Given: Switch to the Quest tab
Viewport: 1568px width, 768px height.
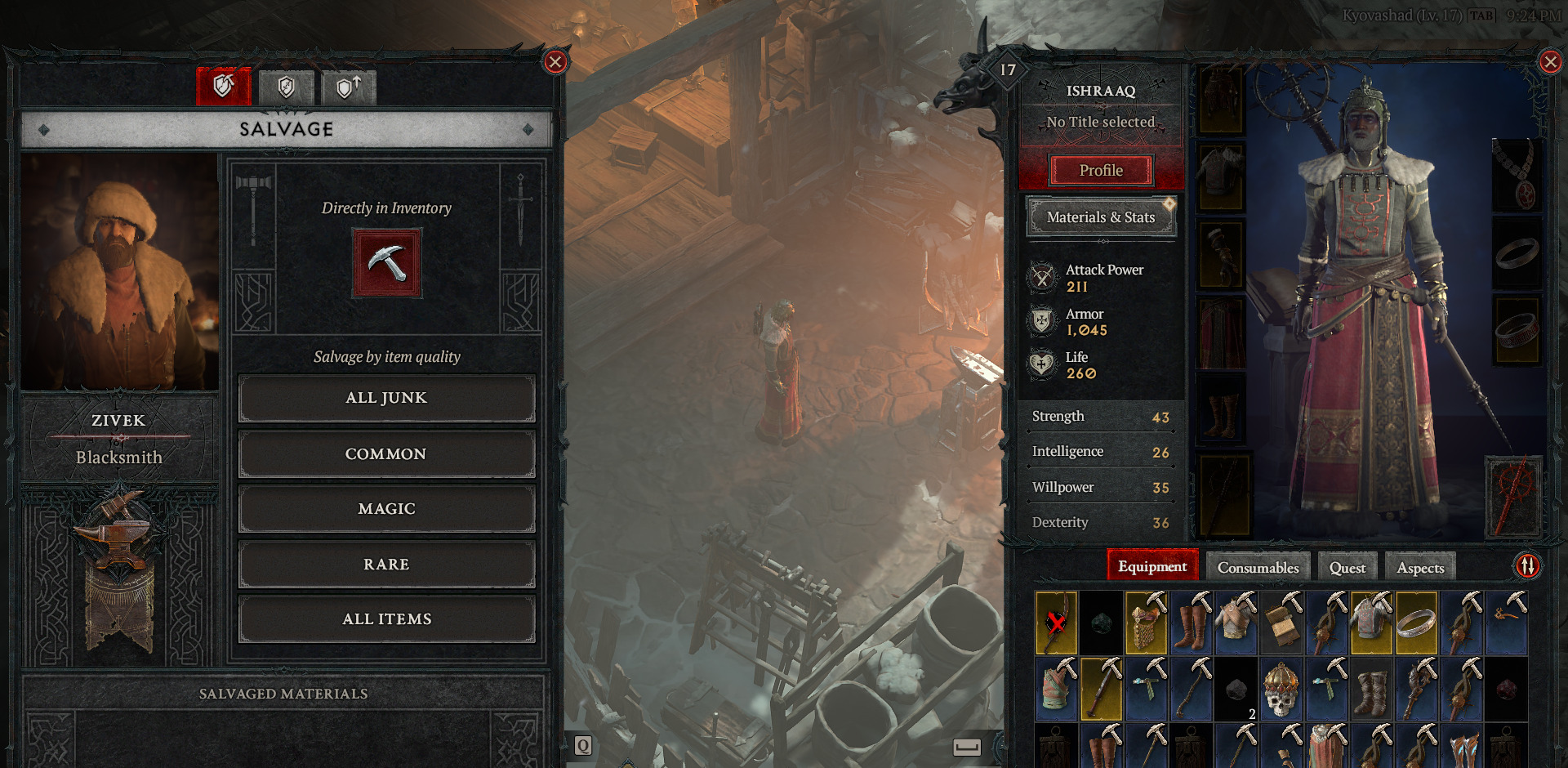Looking at the screenshot, I should pyautogui.click(x=1347, y=566).
